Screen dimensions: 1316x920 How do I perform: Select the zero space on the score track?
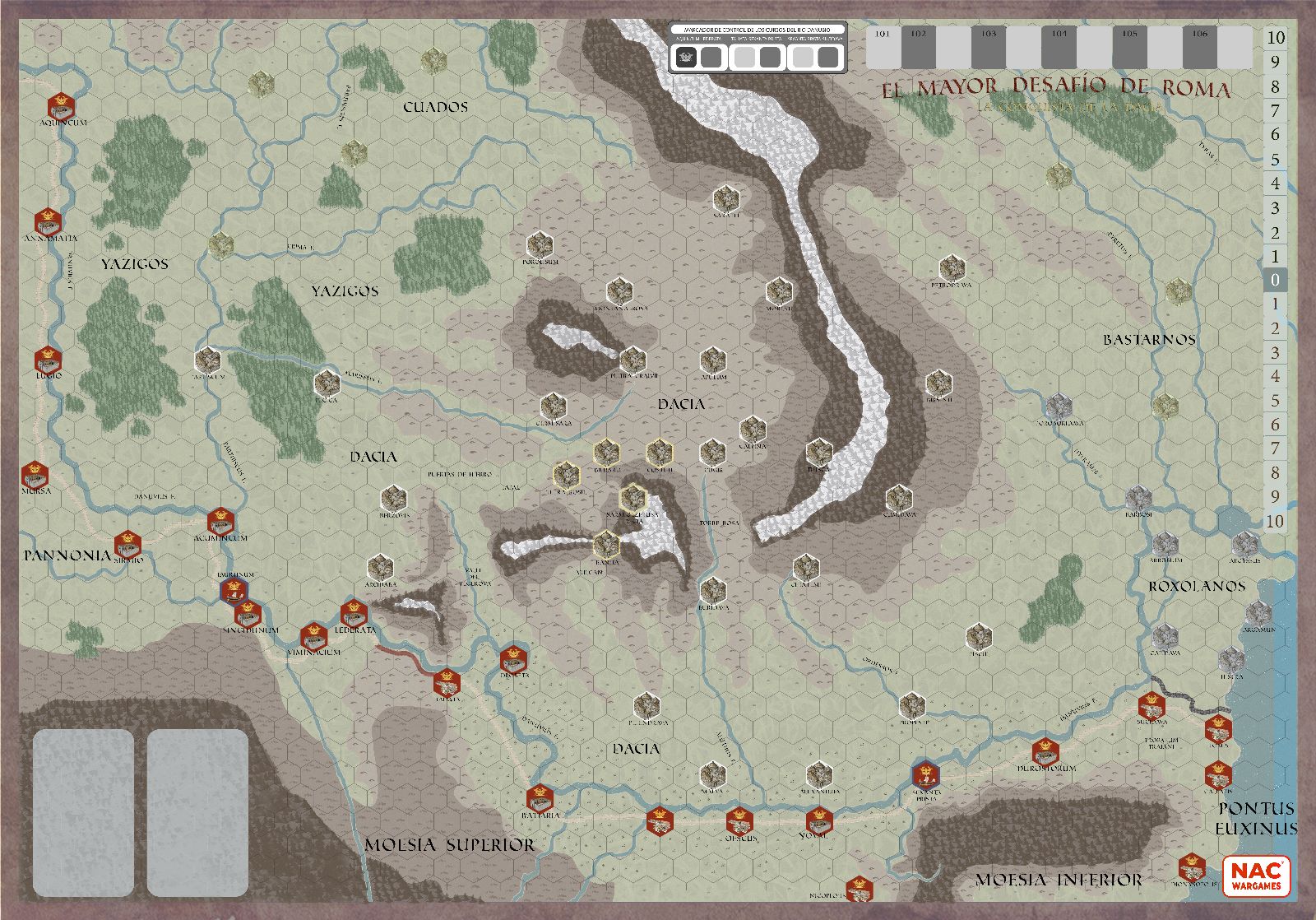pyautogui.click(x=1275, y=280)
